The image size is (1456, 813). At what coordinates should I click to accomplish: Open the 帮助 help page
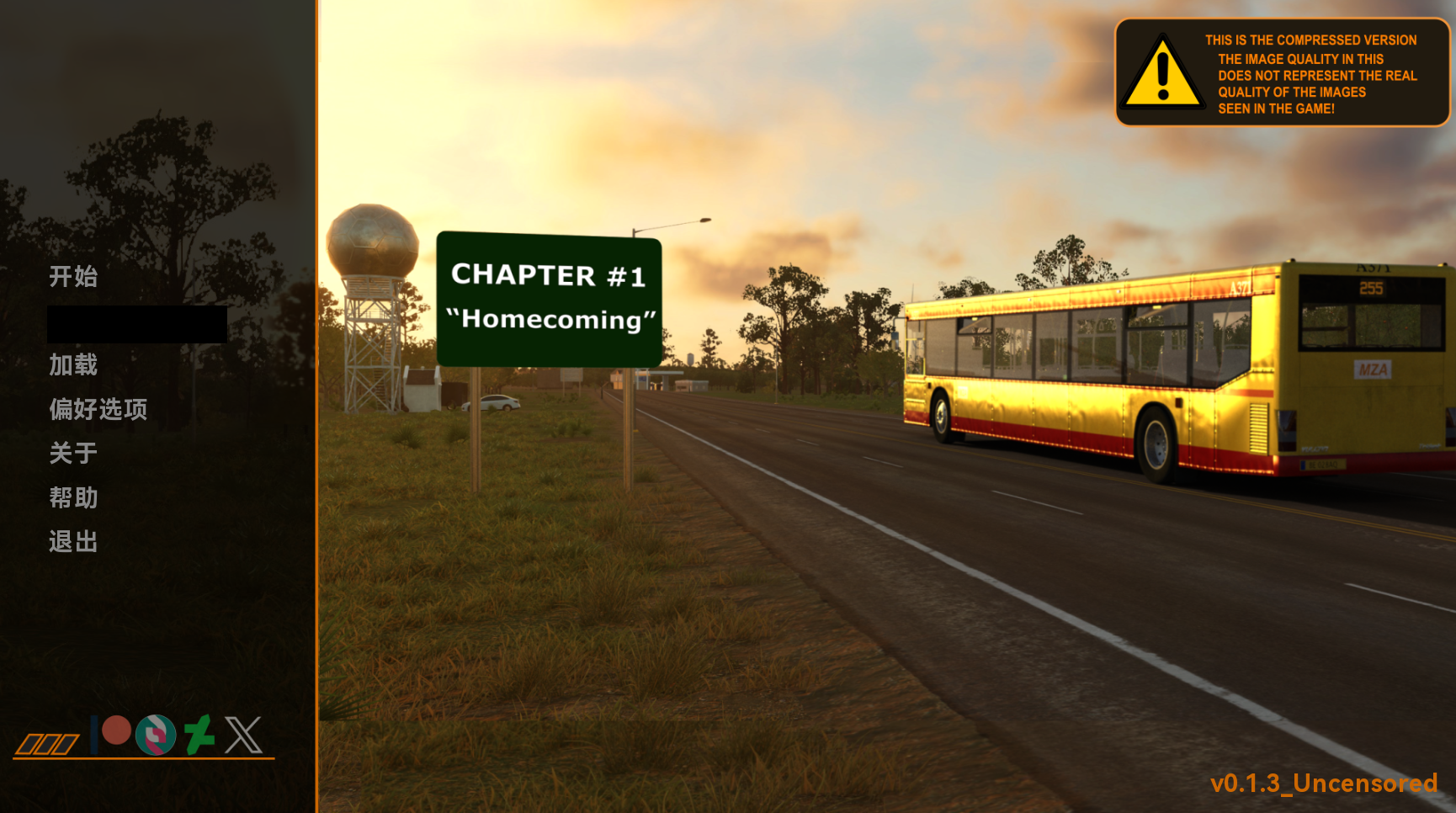[x=73, y=497]
